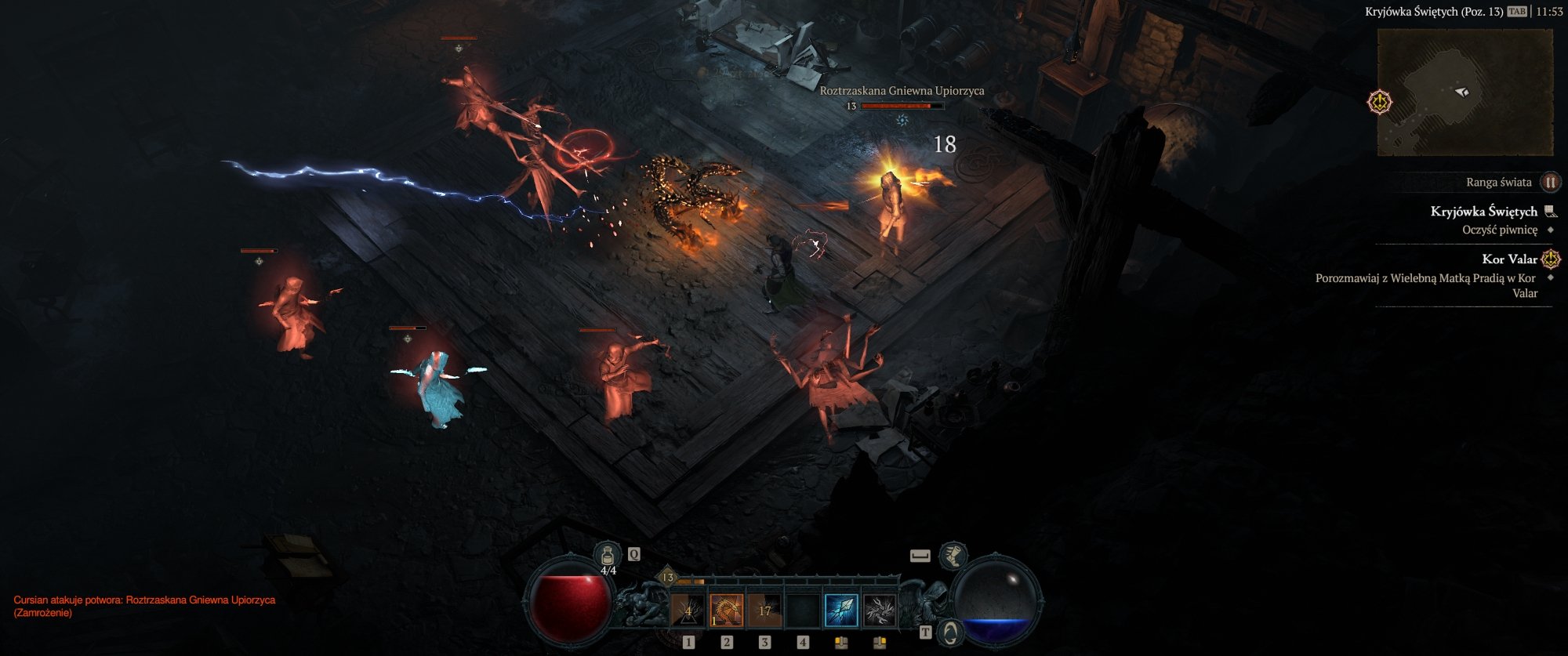Screen dimensions: 1568x656
Task: Activate the first skill slot showing cooldown 4
Action: pos(688,611)
